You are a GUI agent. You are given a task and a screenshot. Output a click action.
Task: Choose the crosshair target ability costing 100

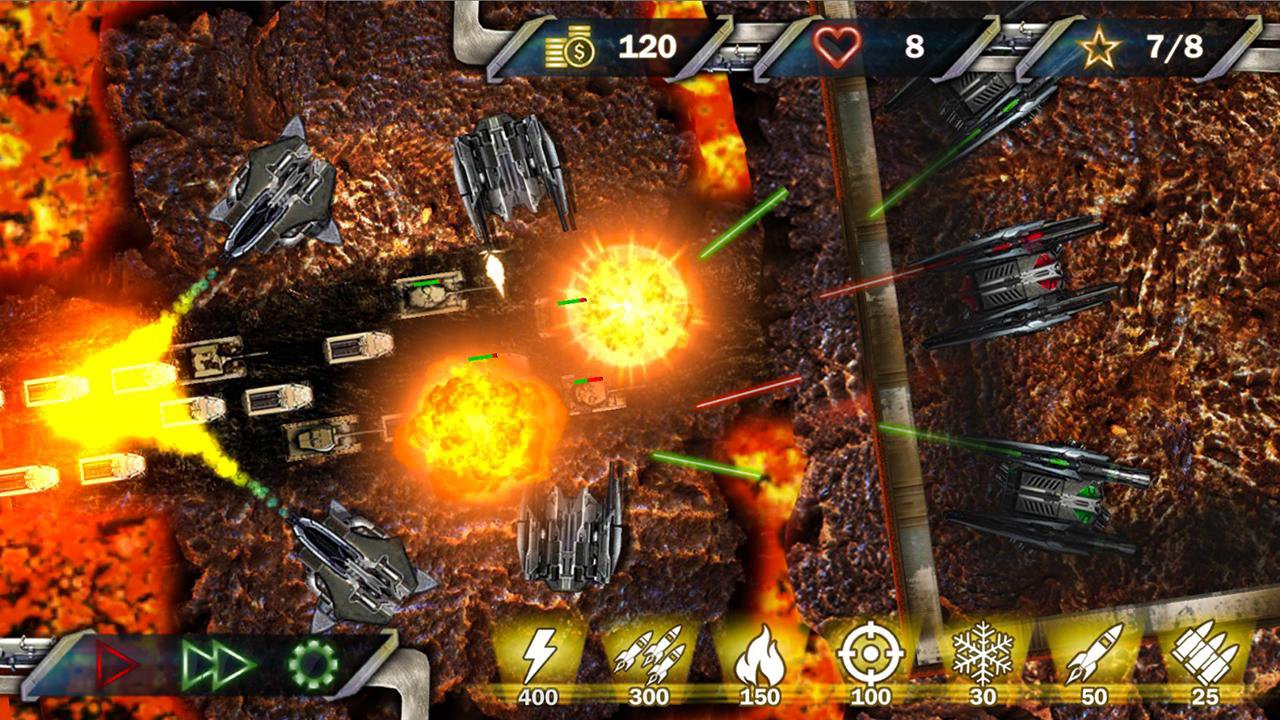coord(871,657)
